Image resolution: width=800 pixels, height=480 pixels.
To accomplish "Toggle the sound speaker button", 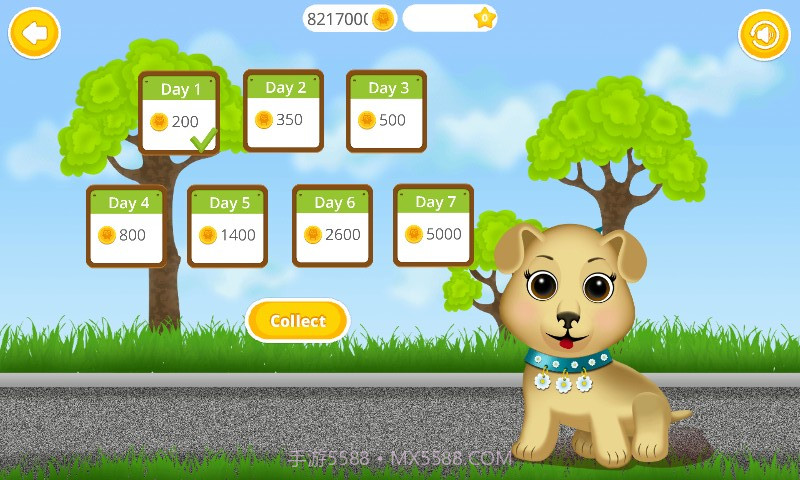I will click(x=764, y=35).
